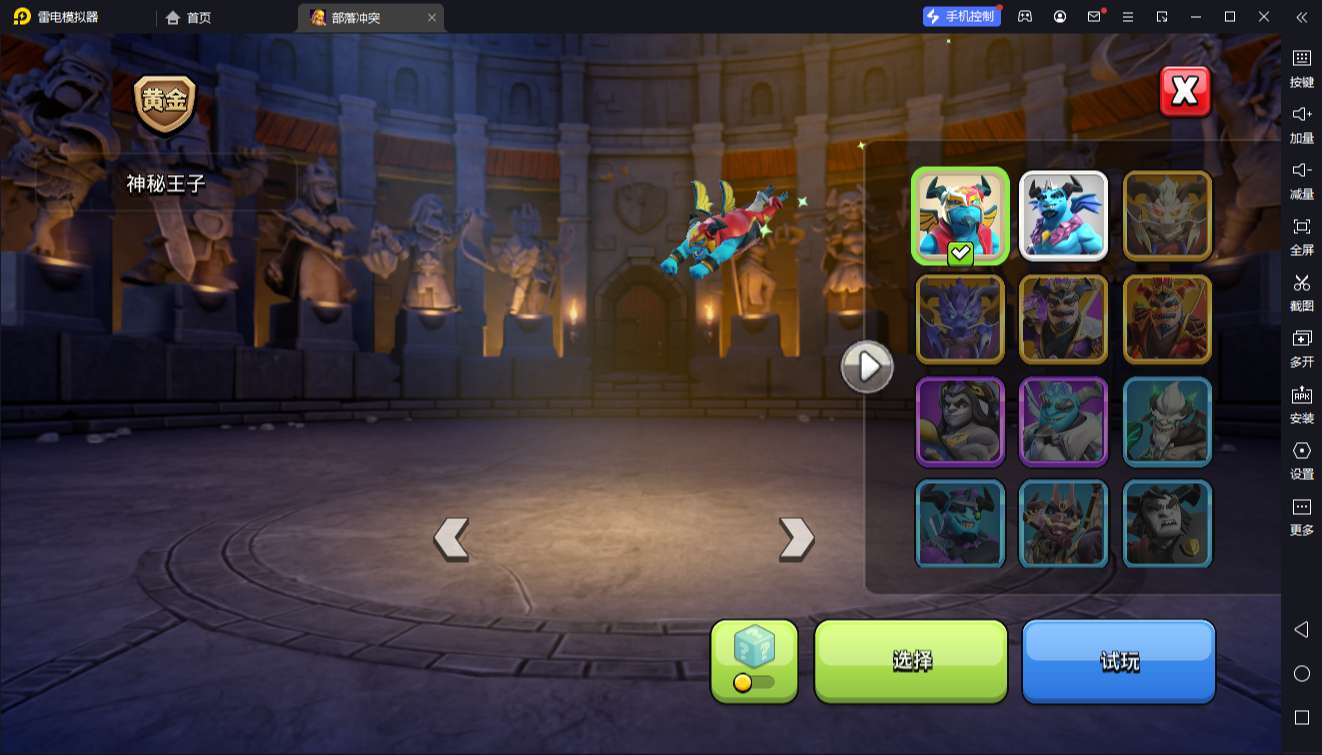1322x755 pixels.
Task: Click the green 选择 button
Action: point(911,660)
